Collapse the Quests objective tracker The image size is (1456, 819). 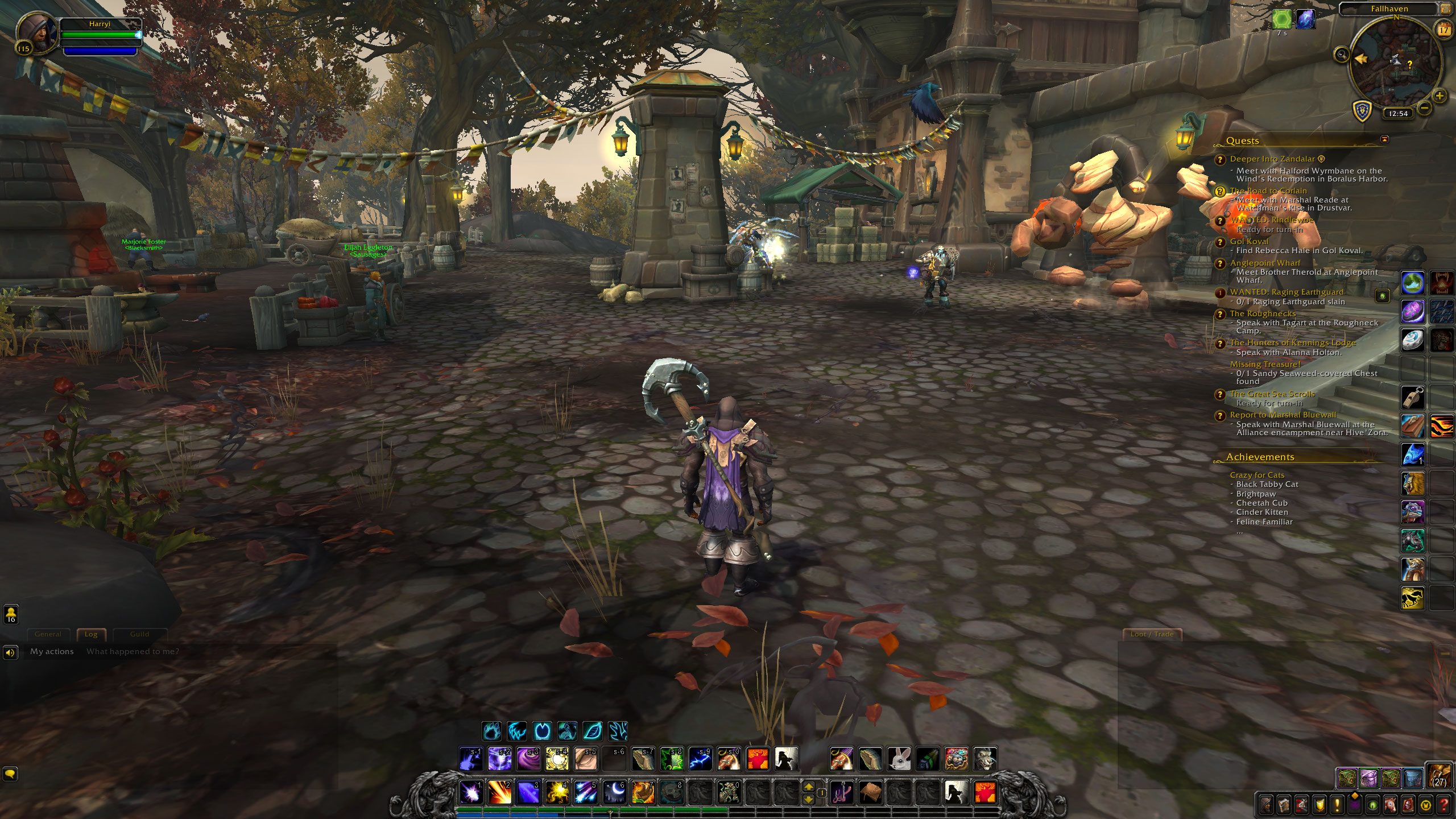point(1384,139)
